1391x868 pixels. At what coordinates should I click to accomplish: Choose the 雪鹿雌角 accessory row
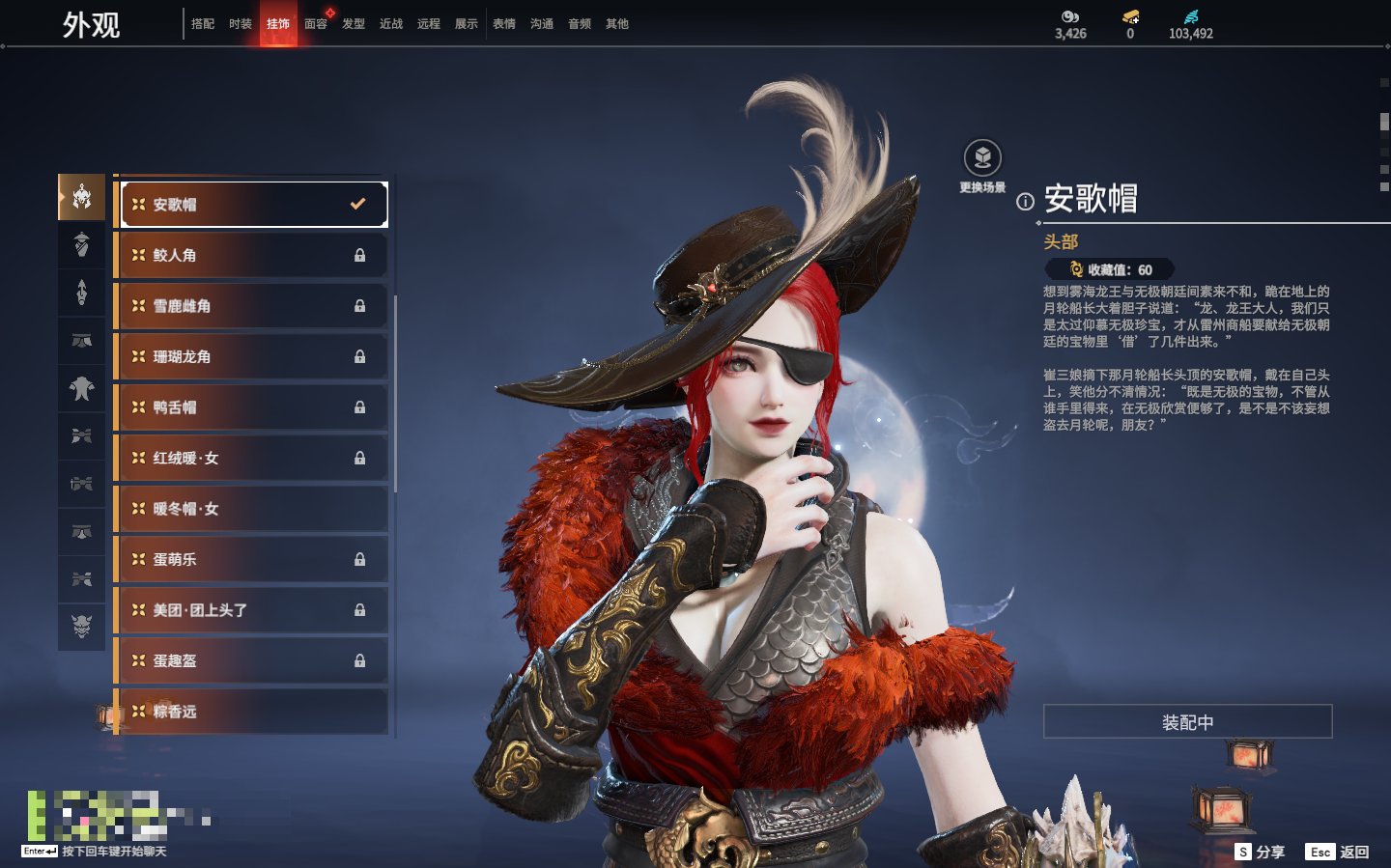pos(251,306)
